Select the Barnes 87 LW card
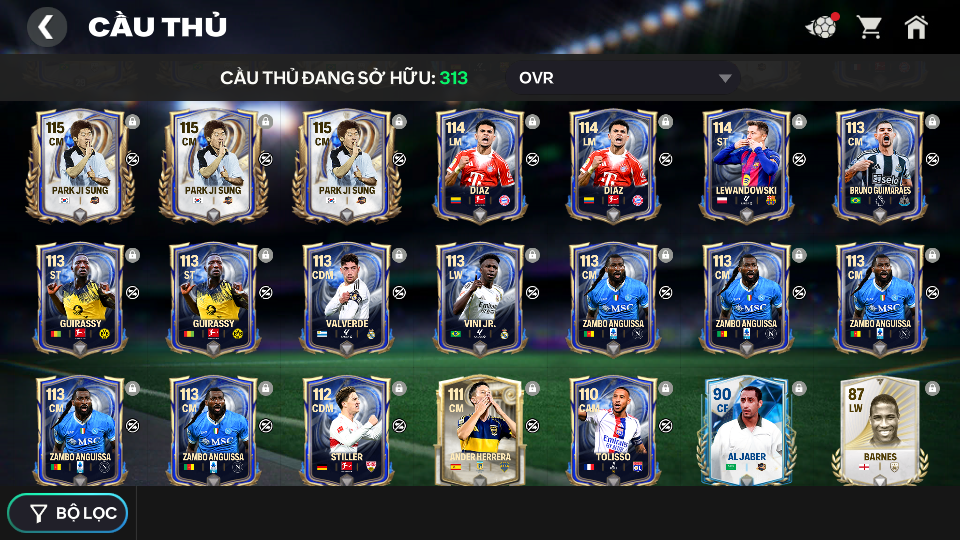 [879, 430]
